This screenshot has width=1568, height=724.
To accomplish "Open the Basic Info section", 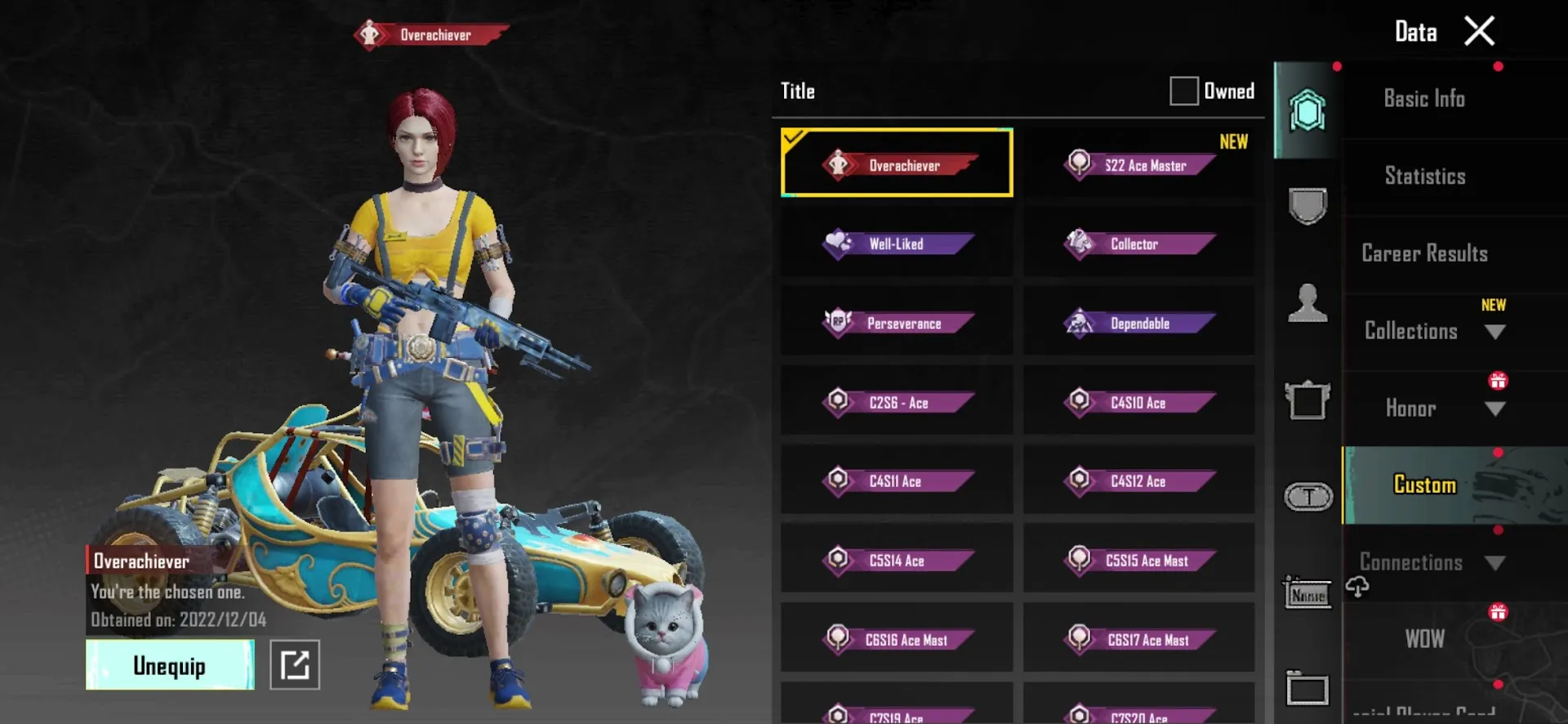I will 1424,98.
